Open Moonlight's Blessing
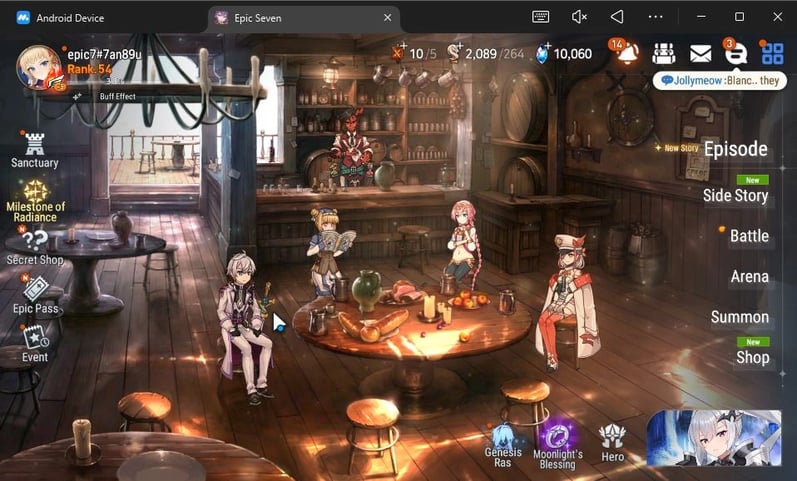The width and height of the screenshot is (797, 481). pyautogui.click(x=557, y=442)
